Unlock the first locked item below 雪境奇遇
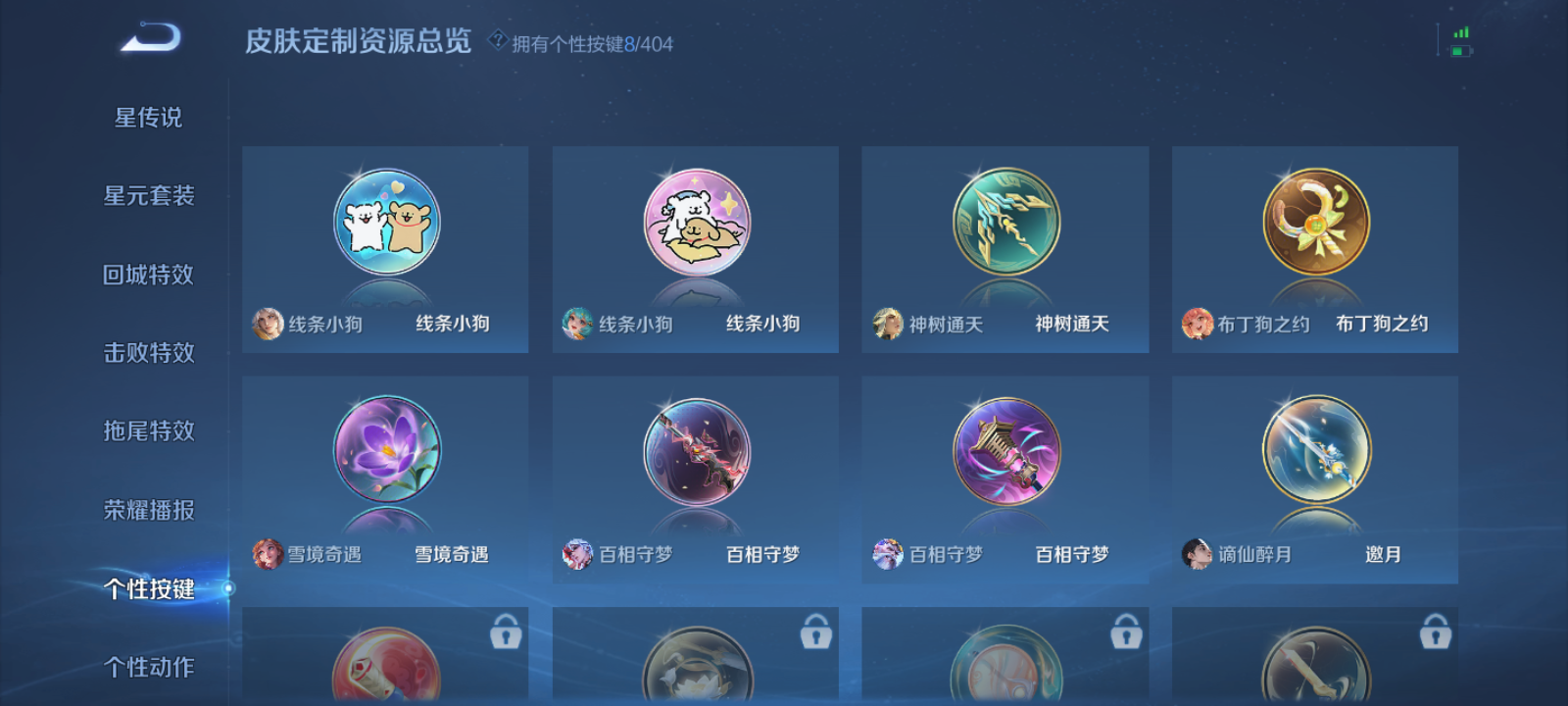Screen dimensions: 1568x706 pos(505,632)
